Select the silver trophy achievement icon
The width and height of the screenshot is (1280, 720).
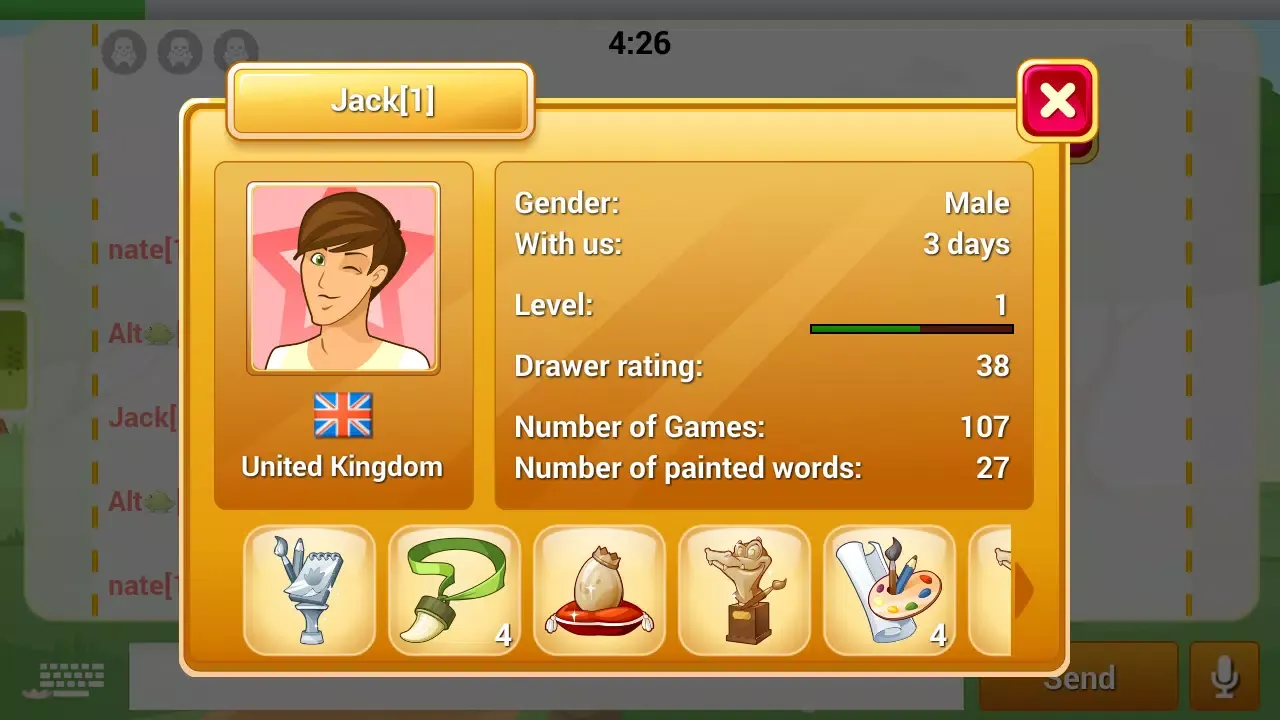pos(310,590)
